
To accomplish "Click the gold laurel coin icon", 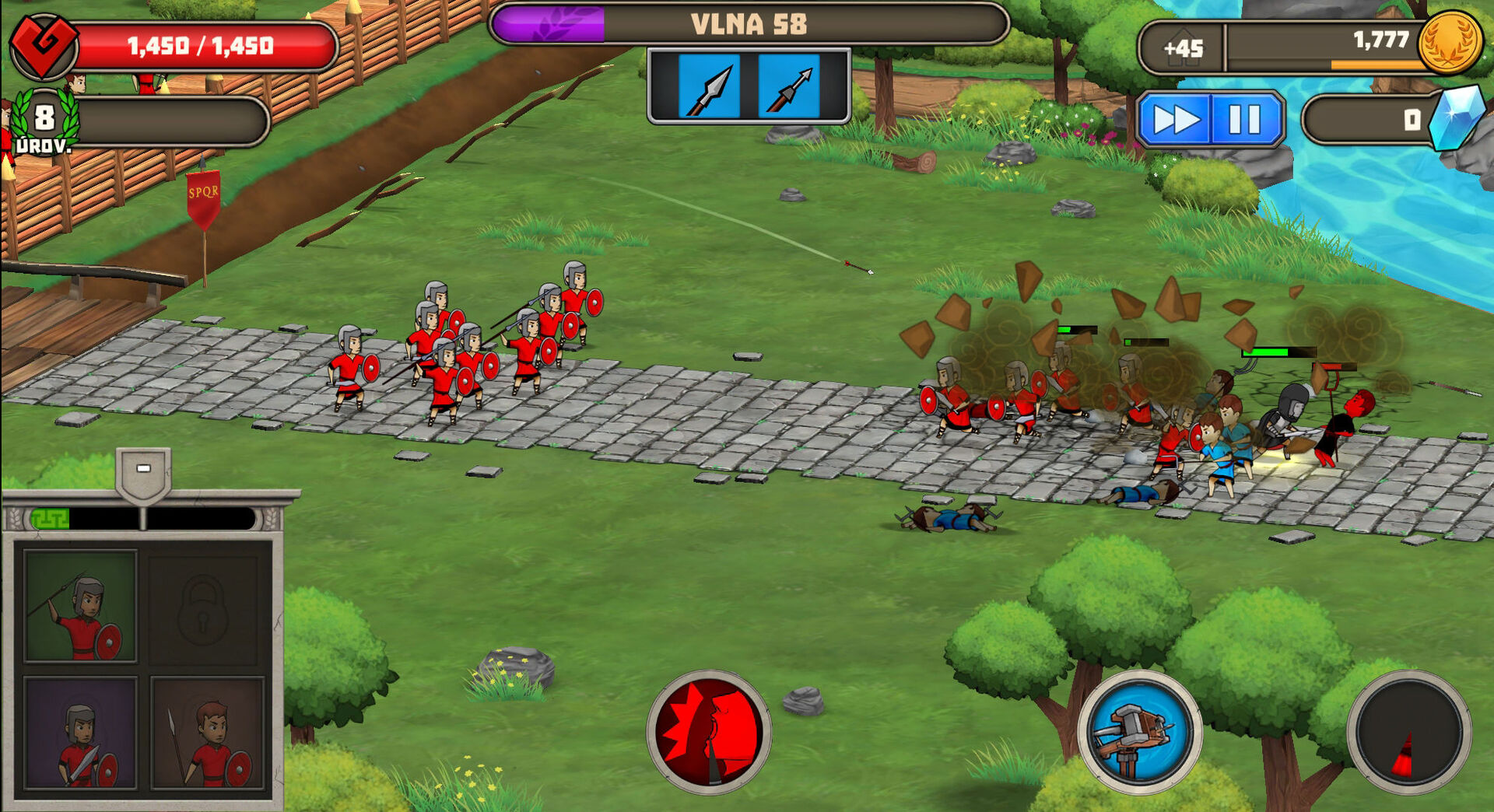I will [1449, 42].
